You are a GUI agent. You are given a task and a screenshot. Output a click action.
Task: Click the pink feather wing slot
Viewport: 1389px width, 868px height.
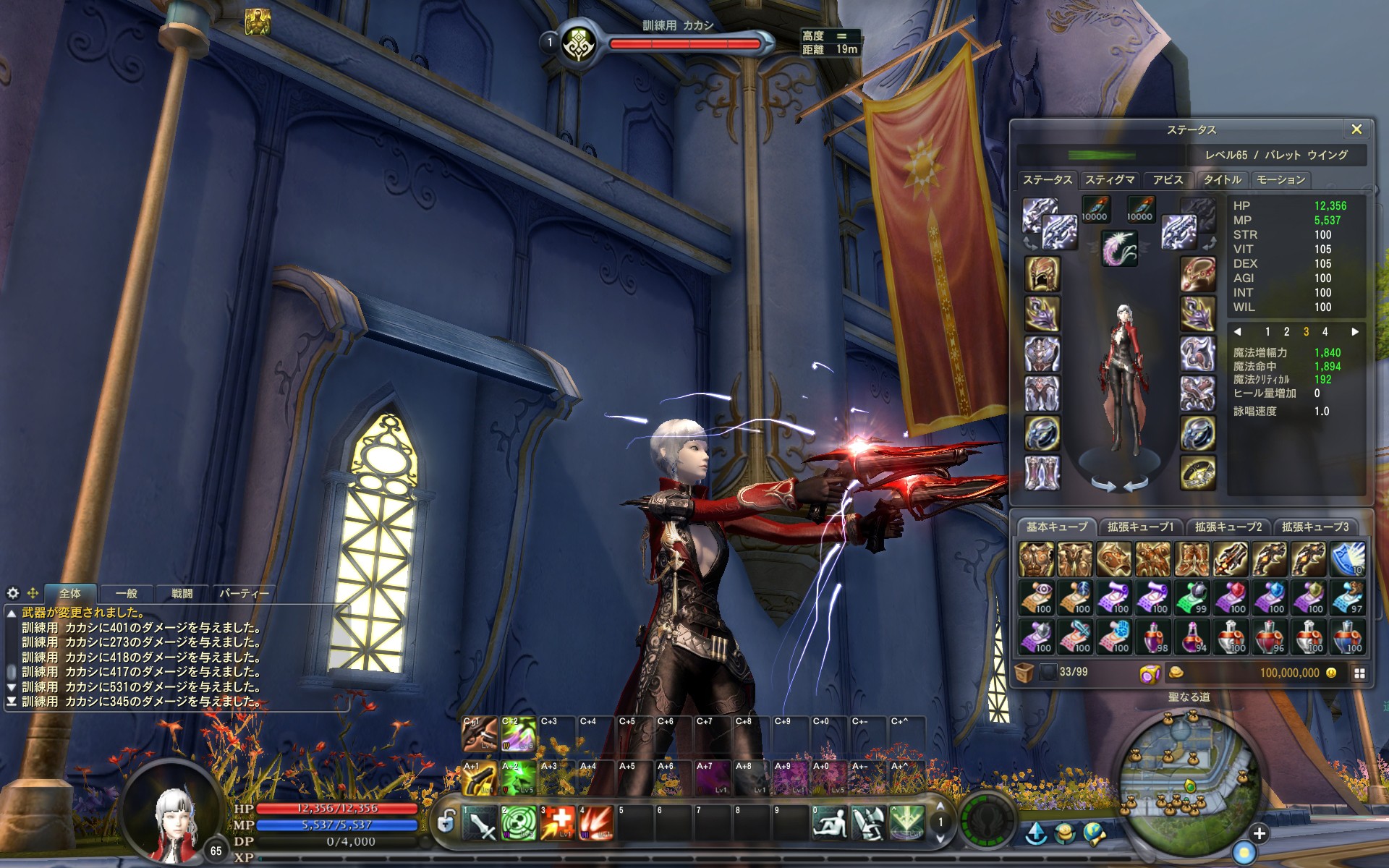tap(1119, 248)
